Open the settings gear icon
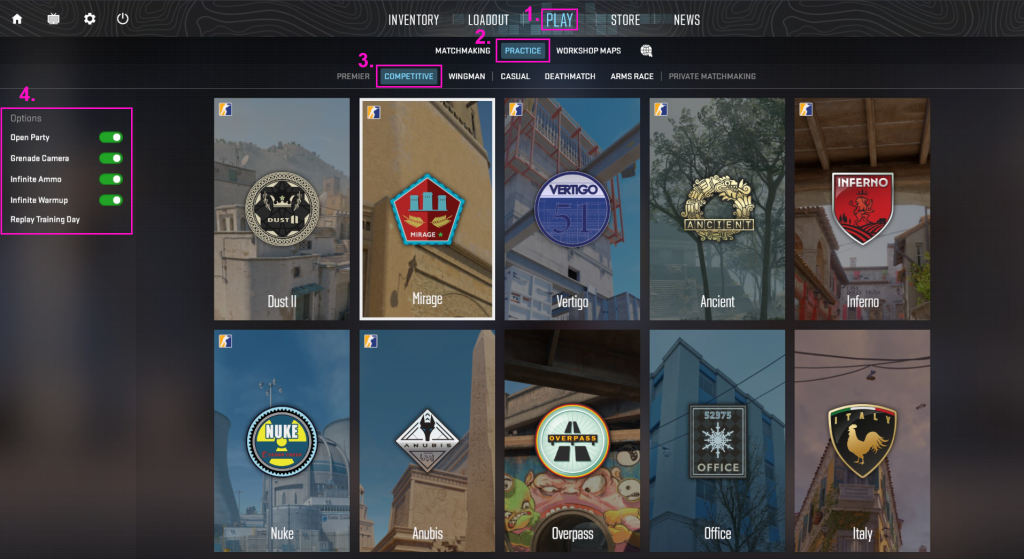The image size is (1024, 559). pyautogui.click(x=90, y=19)
